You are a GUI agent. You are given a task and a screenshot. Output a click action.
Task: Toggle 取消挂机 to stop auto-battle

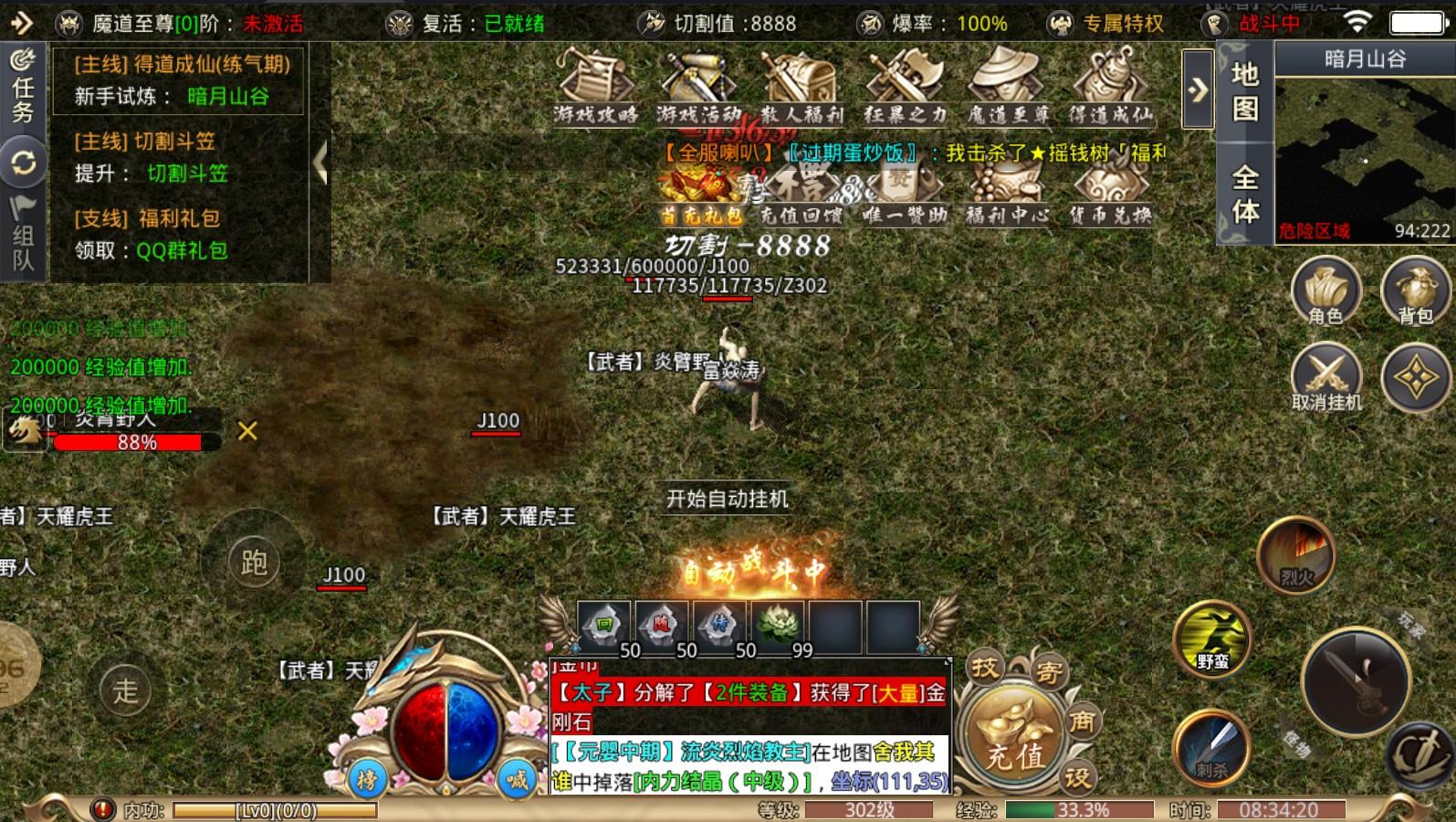(1325, 378)
